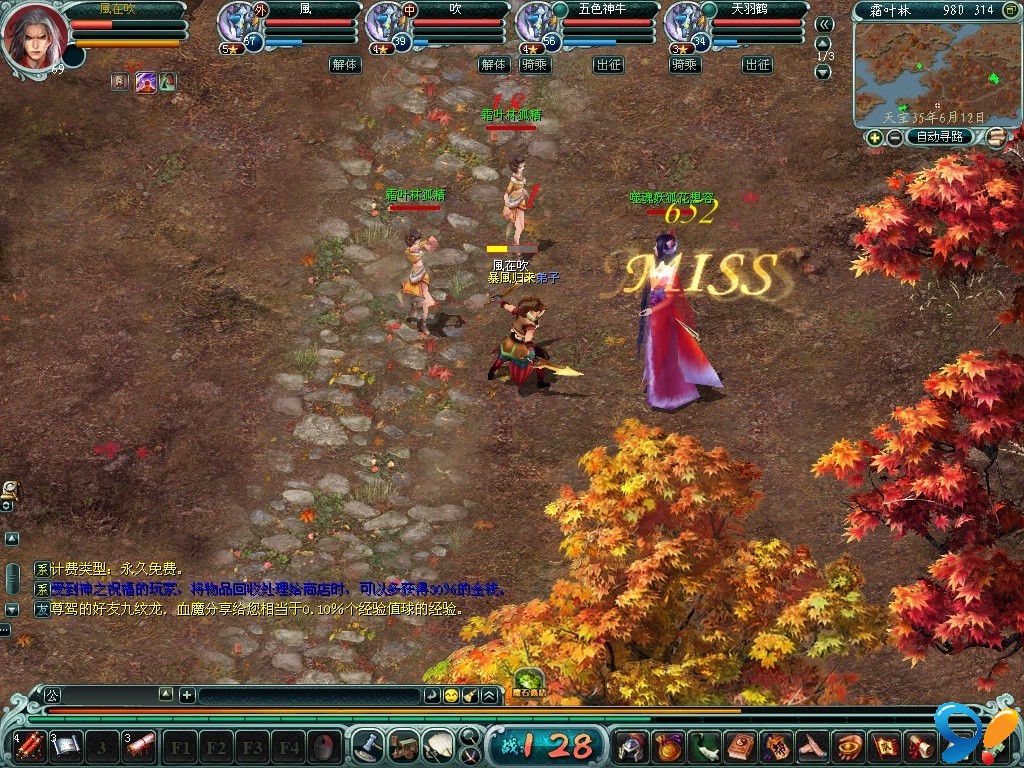Click 出征 under the 天羽鹤 panel

click(x=757, y=64)
